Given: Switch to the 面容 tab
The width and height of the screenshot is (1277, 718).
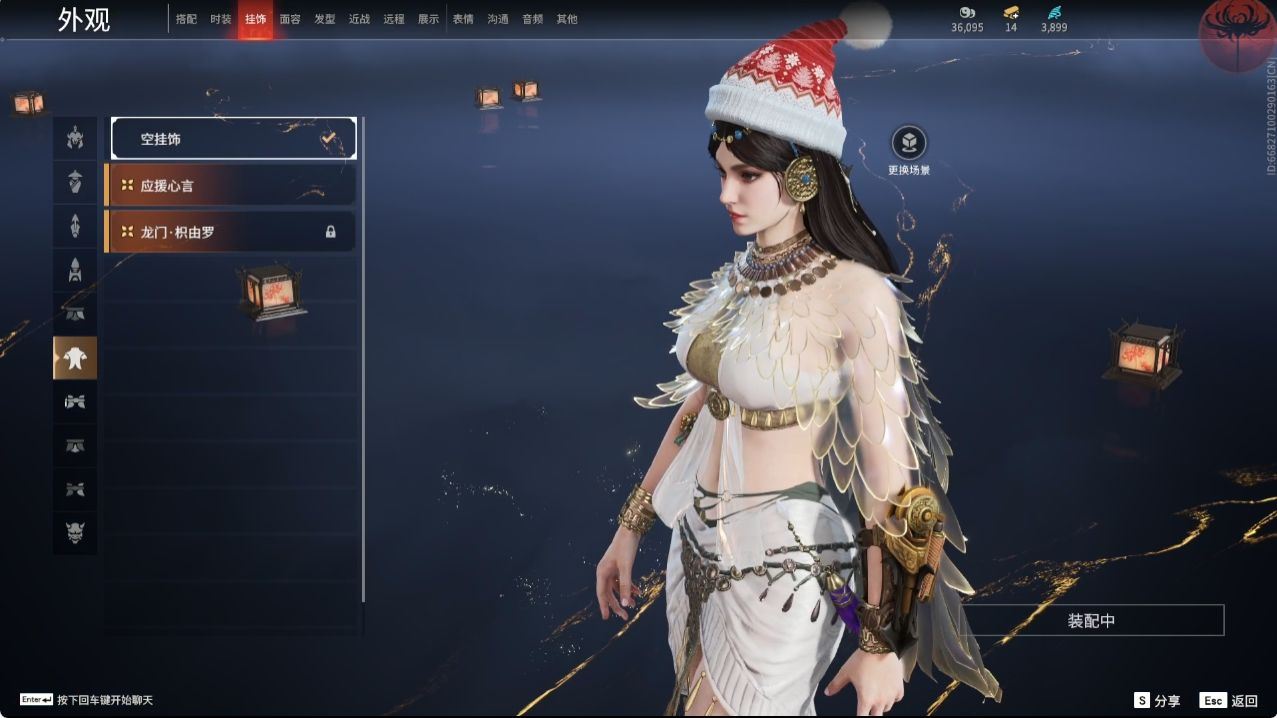Looking at the screenshot, I should (290, 19).
